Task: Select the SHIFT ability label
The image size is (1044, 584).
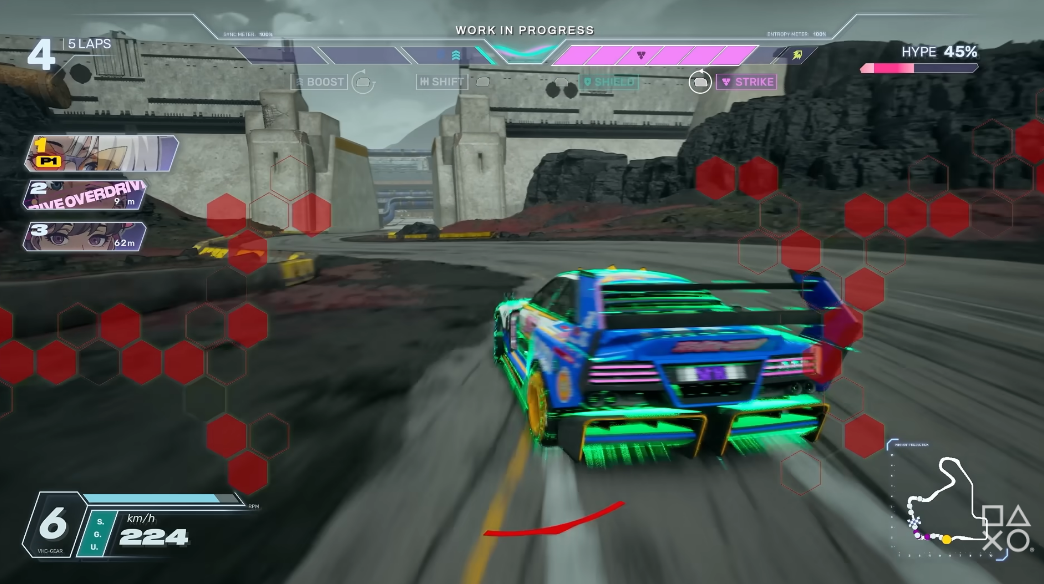Action: click(x=442, y=82)
